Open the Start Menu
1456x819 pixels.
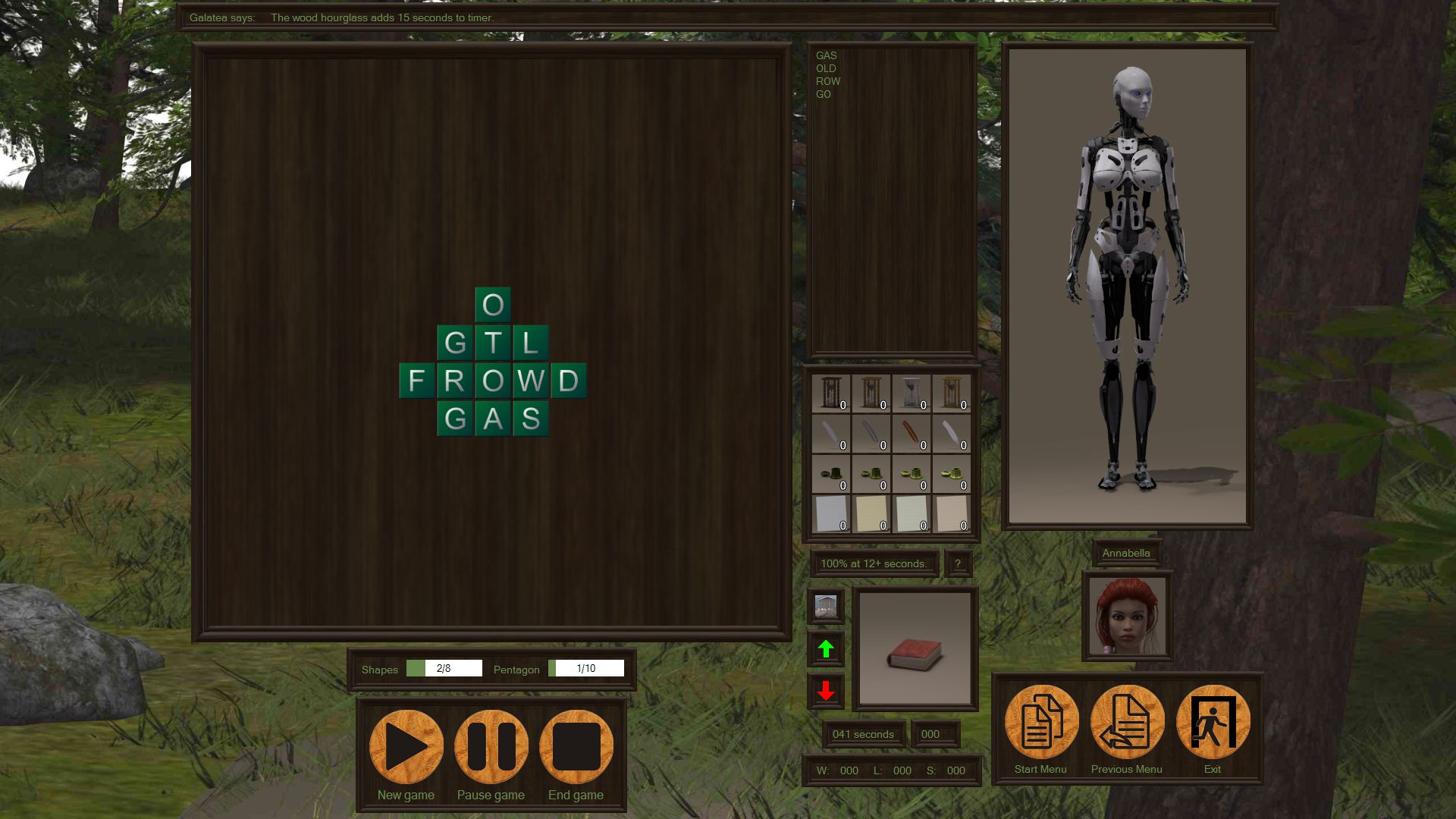pyautogui.click(x=1041, y=722)
